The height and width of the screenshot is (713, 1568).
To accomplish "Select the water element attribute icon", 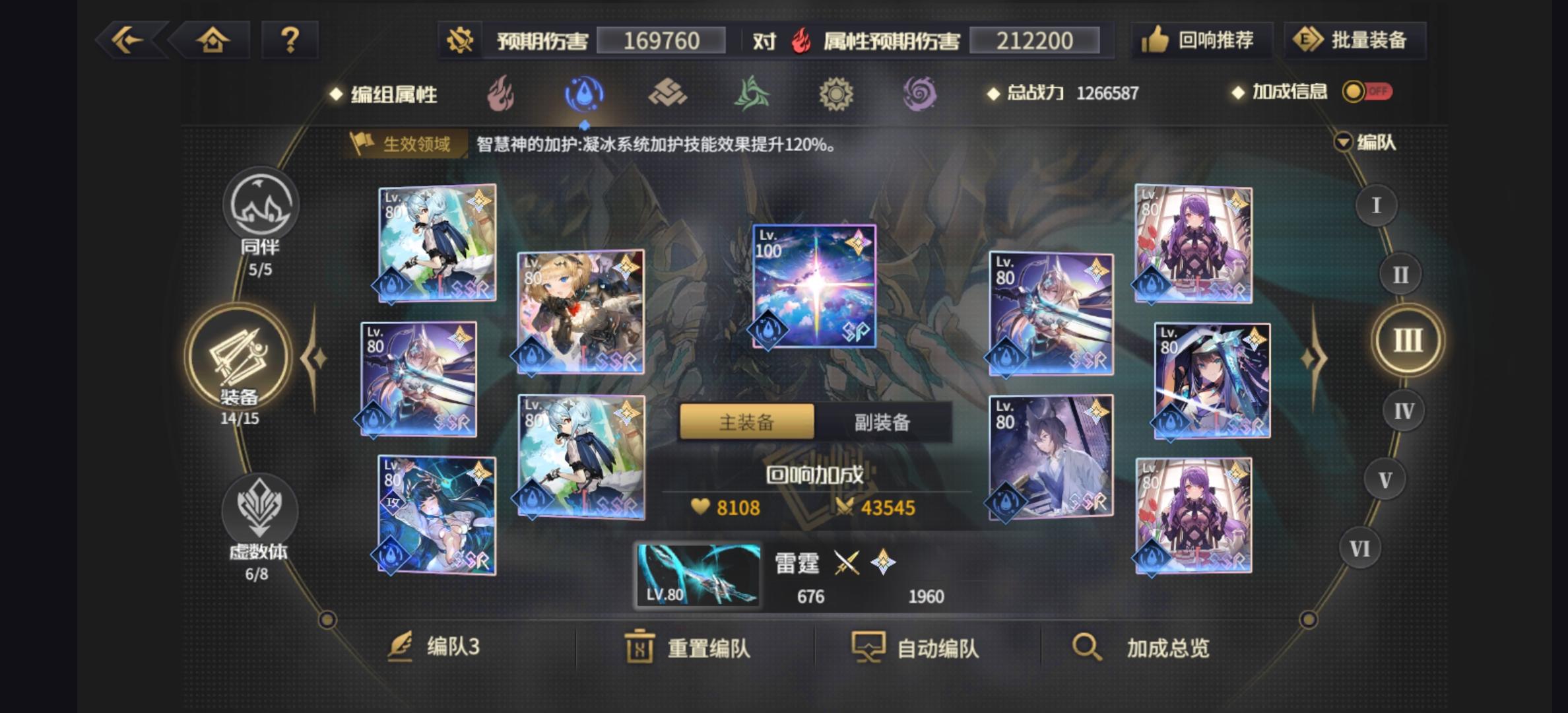I will (x=584, y=94).
